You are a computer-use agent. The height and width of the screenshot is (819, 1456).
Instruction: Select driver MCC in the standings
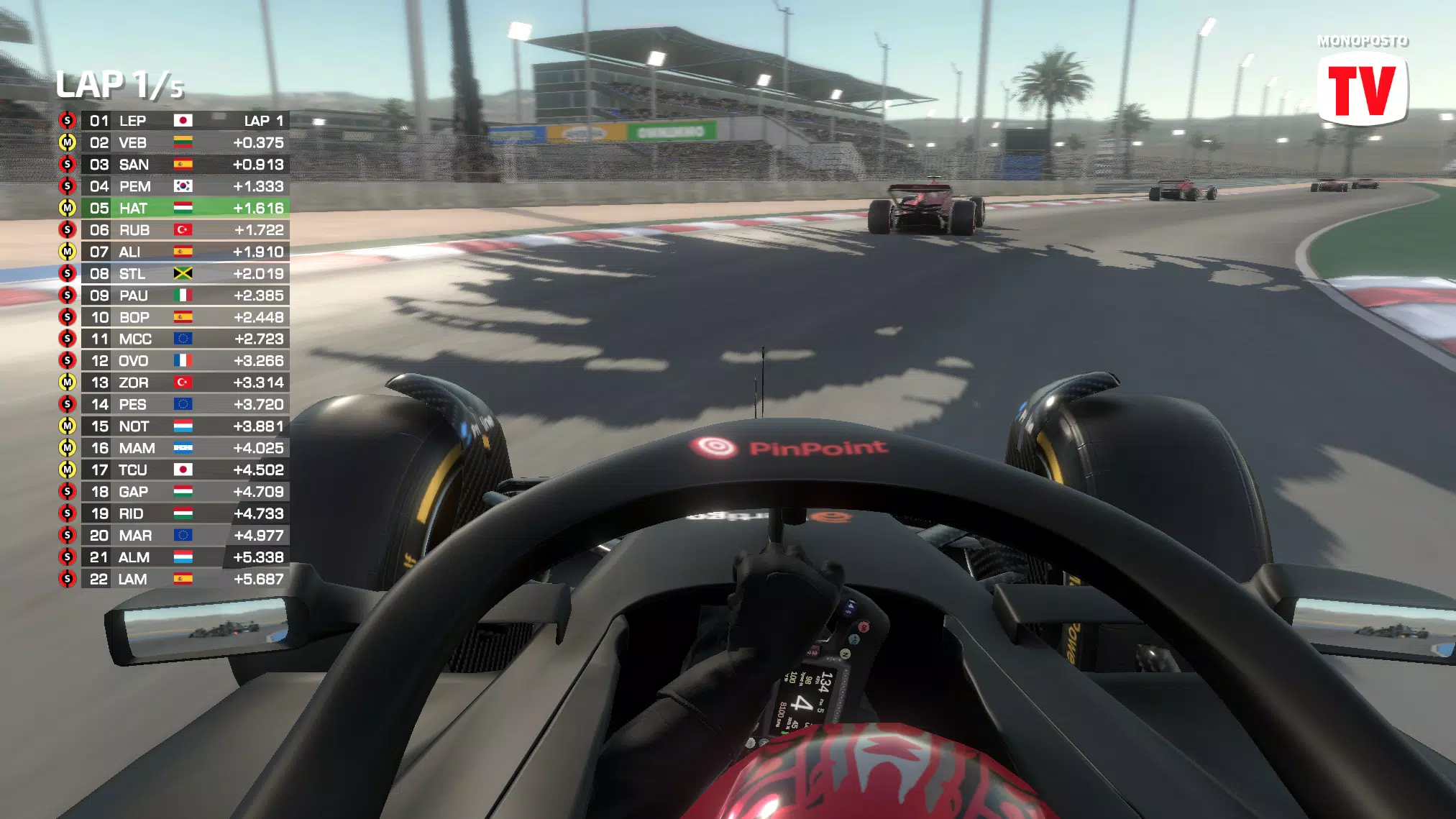134,339
